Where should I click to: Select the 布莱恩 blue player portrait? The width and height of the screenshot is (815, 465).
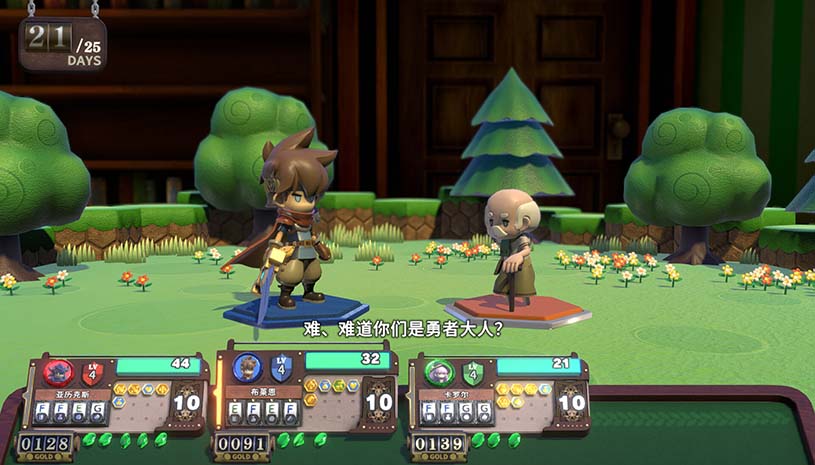[x=247, y=368]
